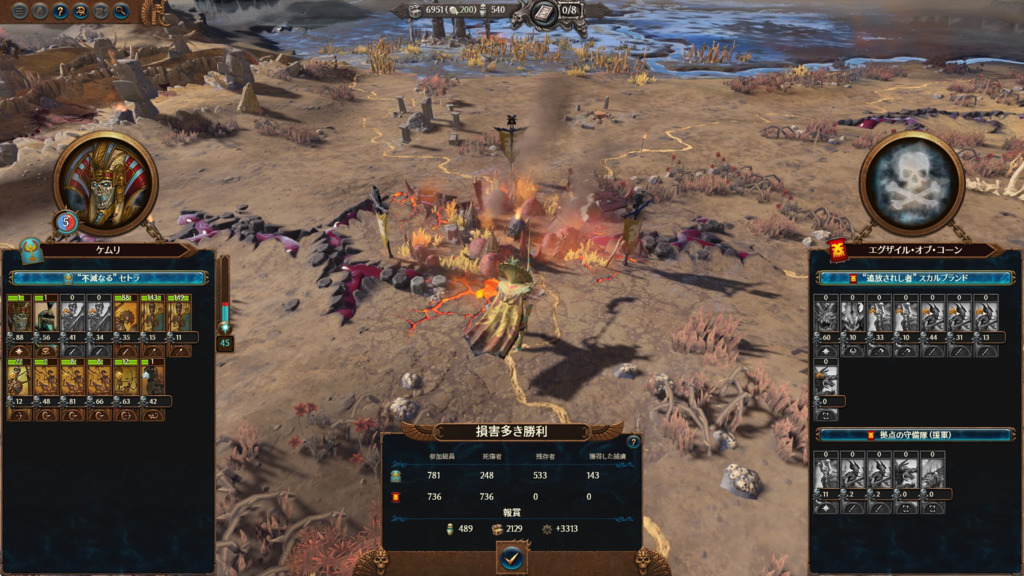Viewport: 1024px width, 576px height.
Task: Click the Skarbrand army name banner
Action: point(914,278)
